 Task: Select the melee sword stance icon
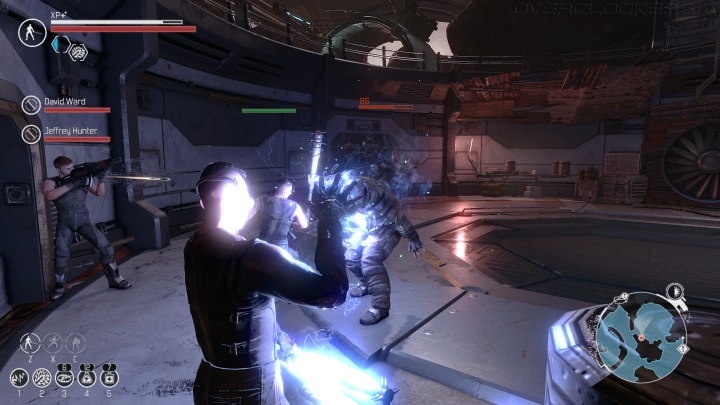28,343
